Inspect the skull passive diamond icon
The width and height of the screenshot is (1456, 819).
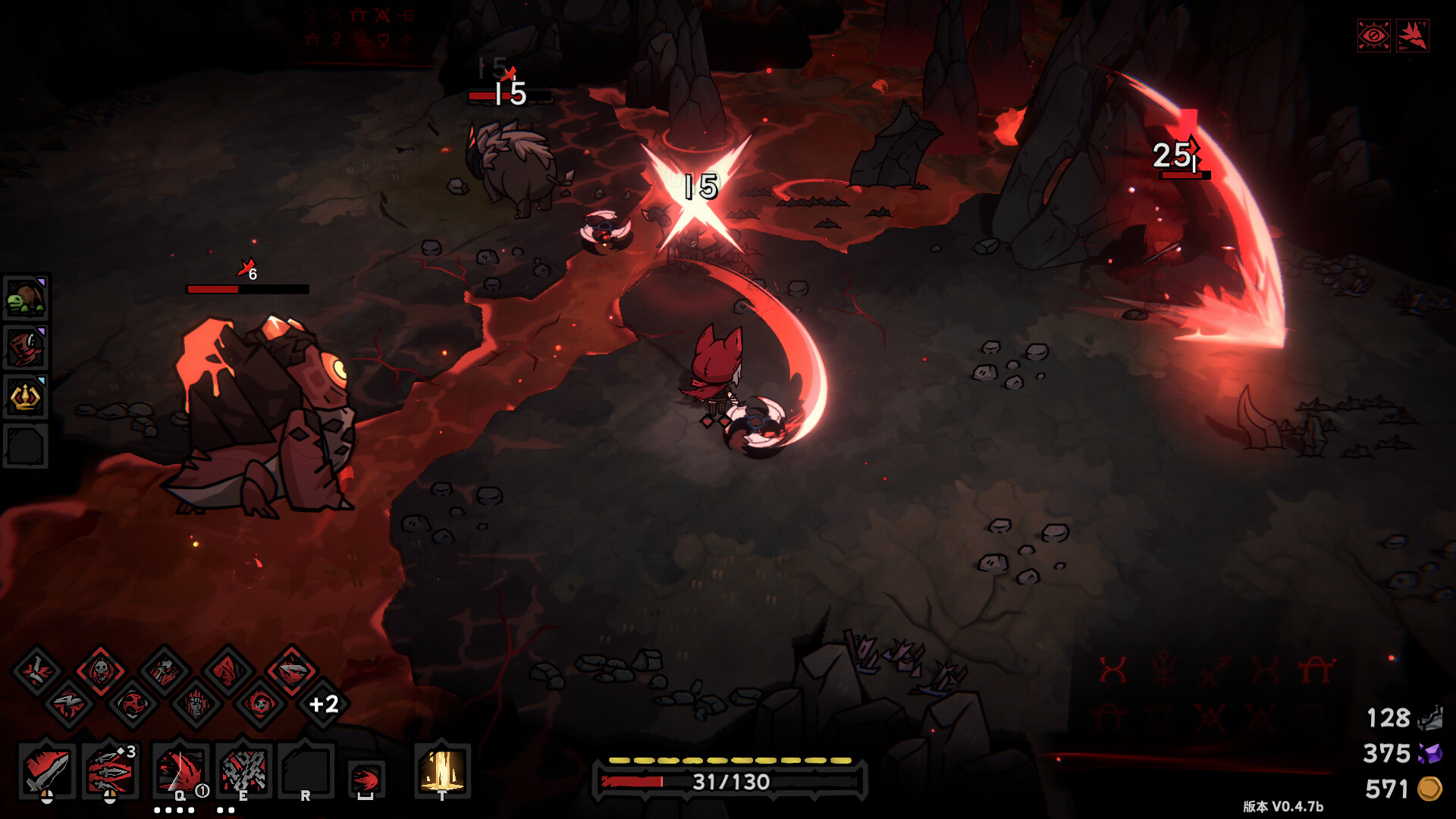point(100,670)
